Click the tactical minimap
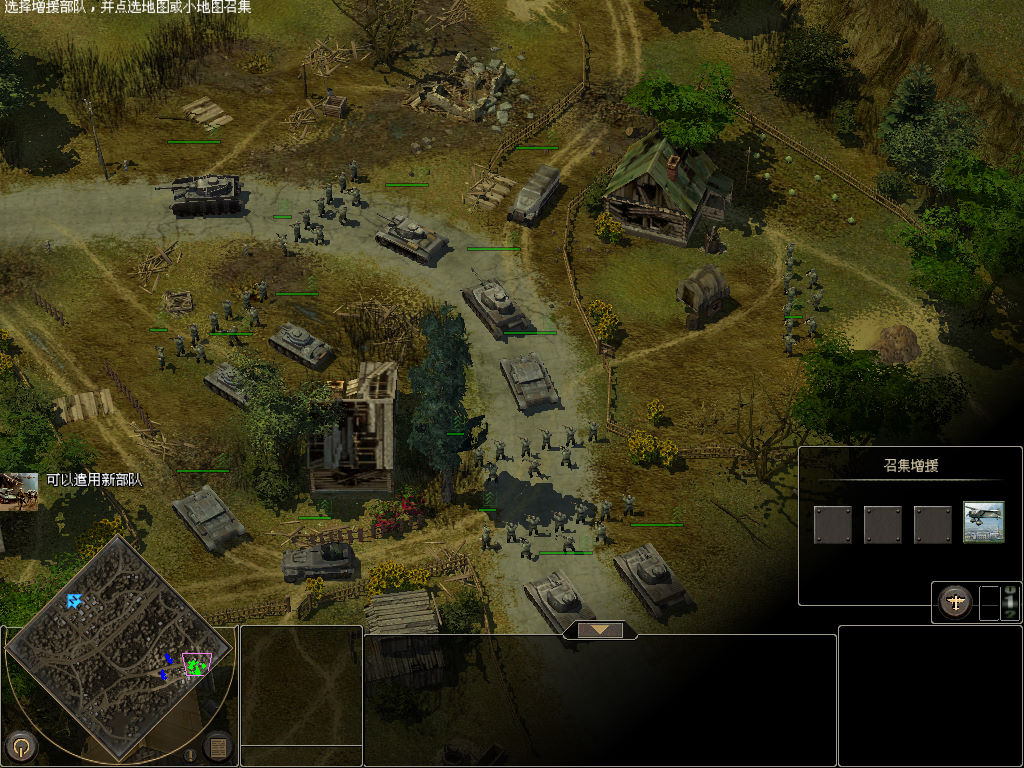The image size is (1024, 768). [120, 650]
